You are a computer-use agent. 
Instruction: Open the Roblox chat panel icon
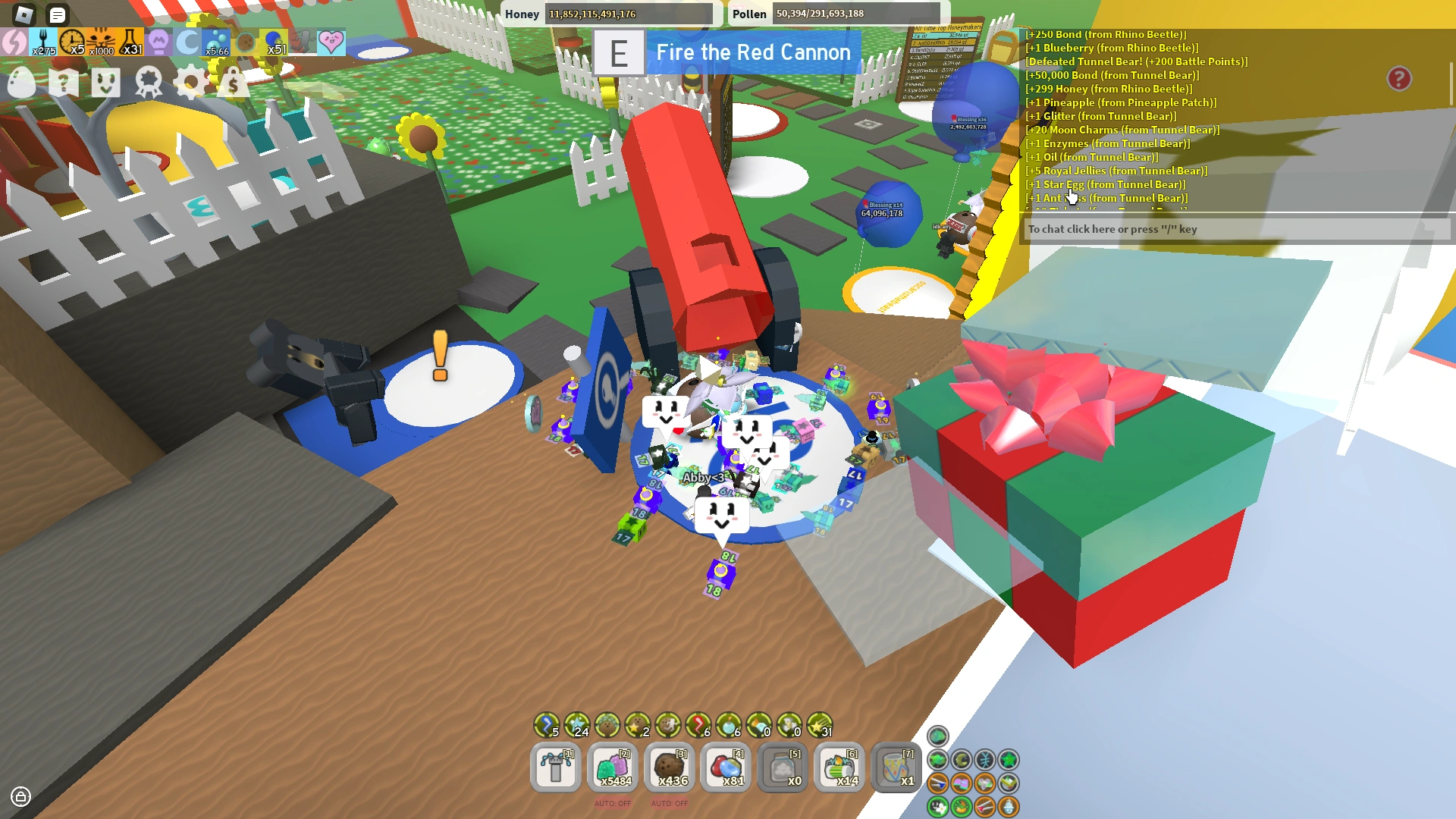pos(58,15)
